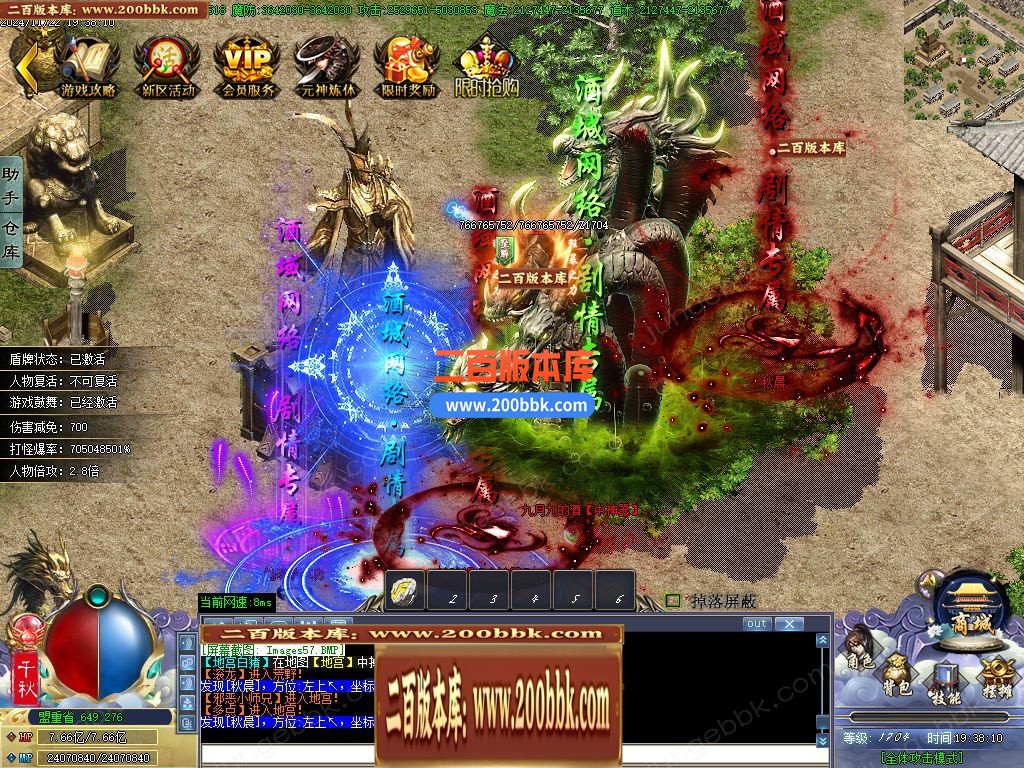Image resolution: width=1024 pixels, height=768 pixels.
Task: Click the chat window 'out' button
Action: click(x=757, y=624)
